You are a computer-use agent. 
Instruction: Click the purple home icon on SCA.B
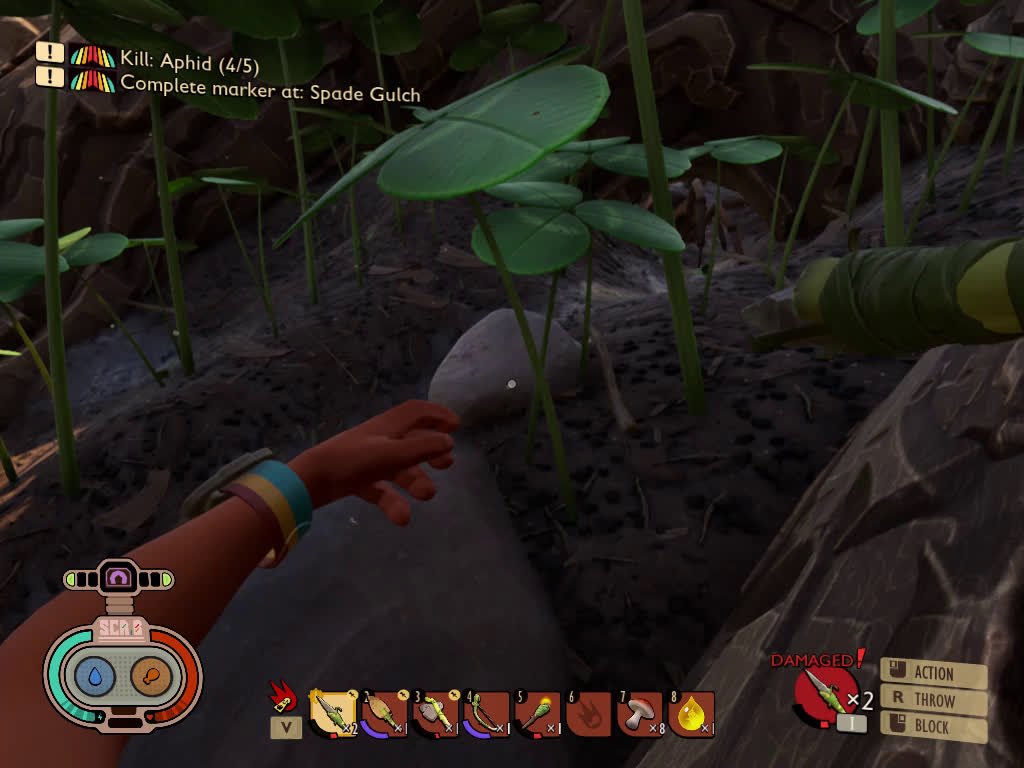tap(119, 577)
